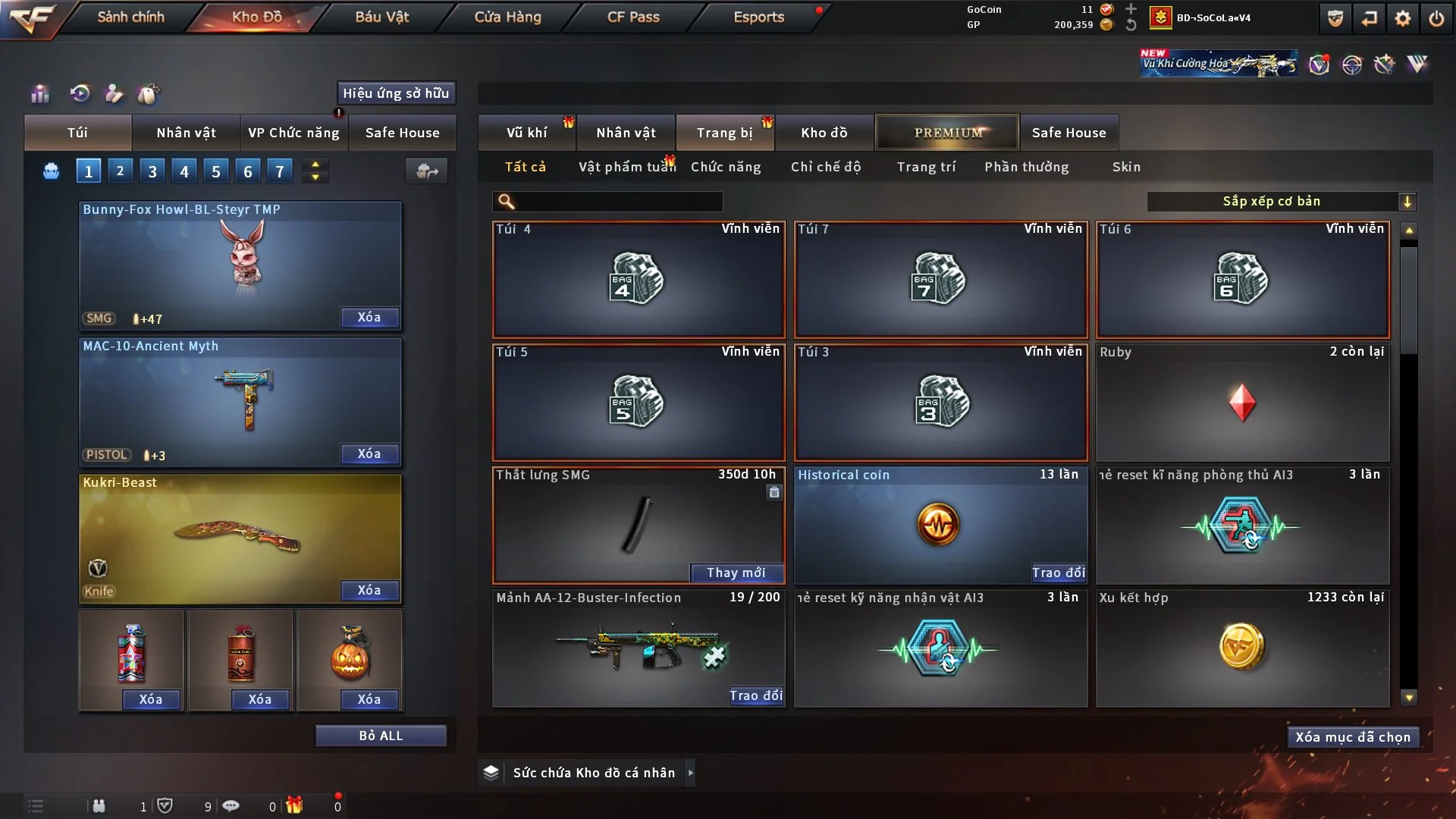Expand Sức chứa Kho đồ cá nhân
Image resolution: width=1456 pixels, height=819 pixels.
click(690, 773)
